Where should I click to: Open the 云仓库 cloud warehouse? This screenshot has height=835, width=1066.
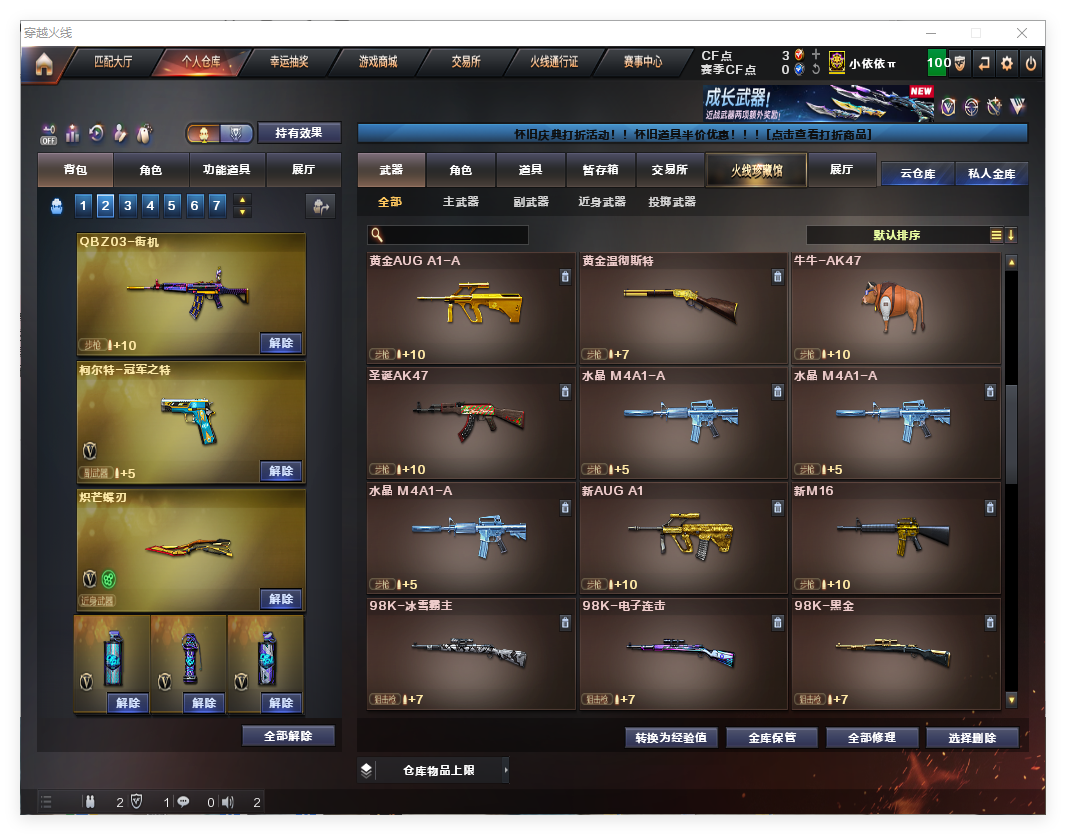(917, 173)
